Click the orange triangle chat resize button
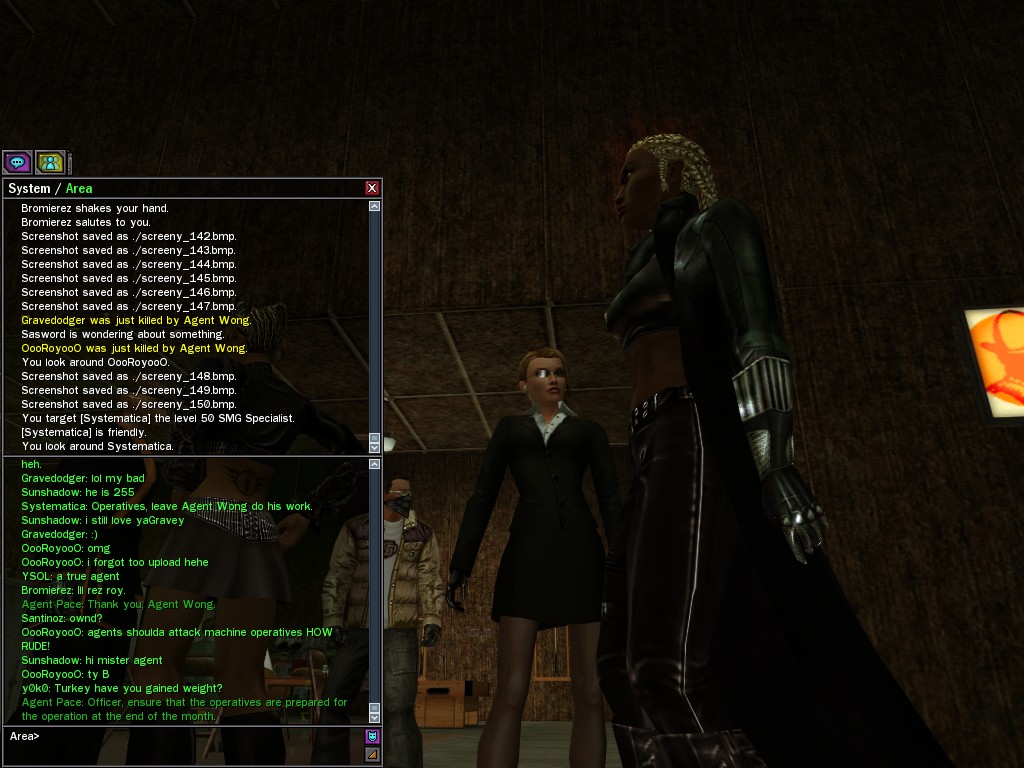Screen dimensions: 1024x768 pos(372,754)
